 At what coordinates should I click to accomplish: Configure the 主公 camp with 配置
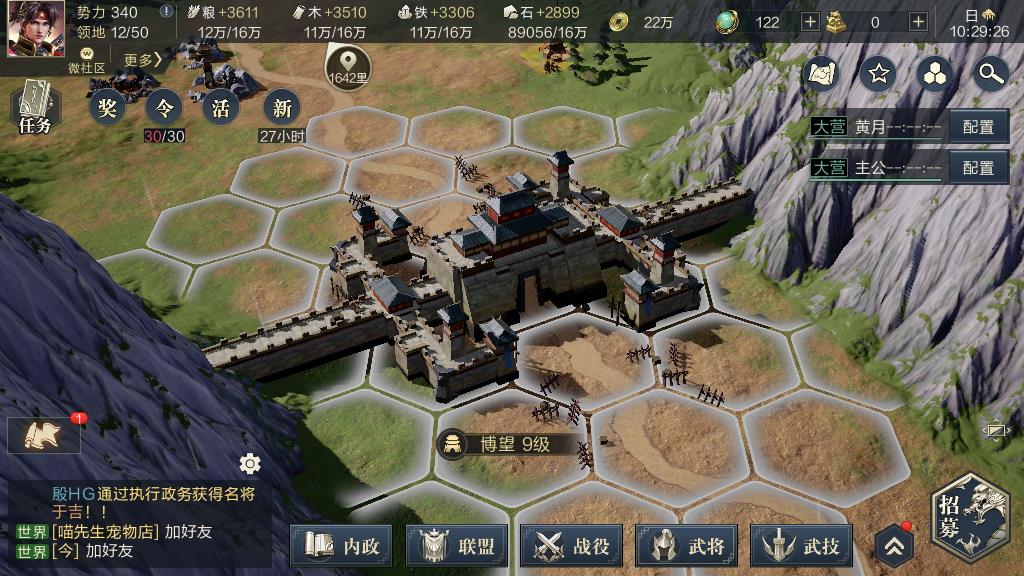978,167
